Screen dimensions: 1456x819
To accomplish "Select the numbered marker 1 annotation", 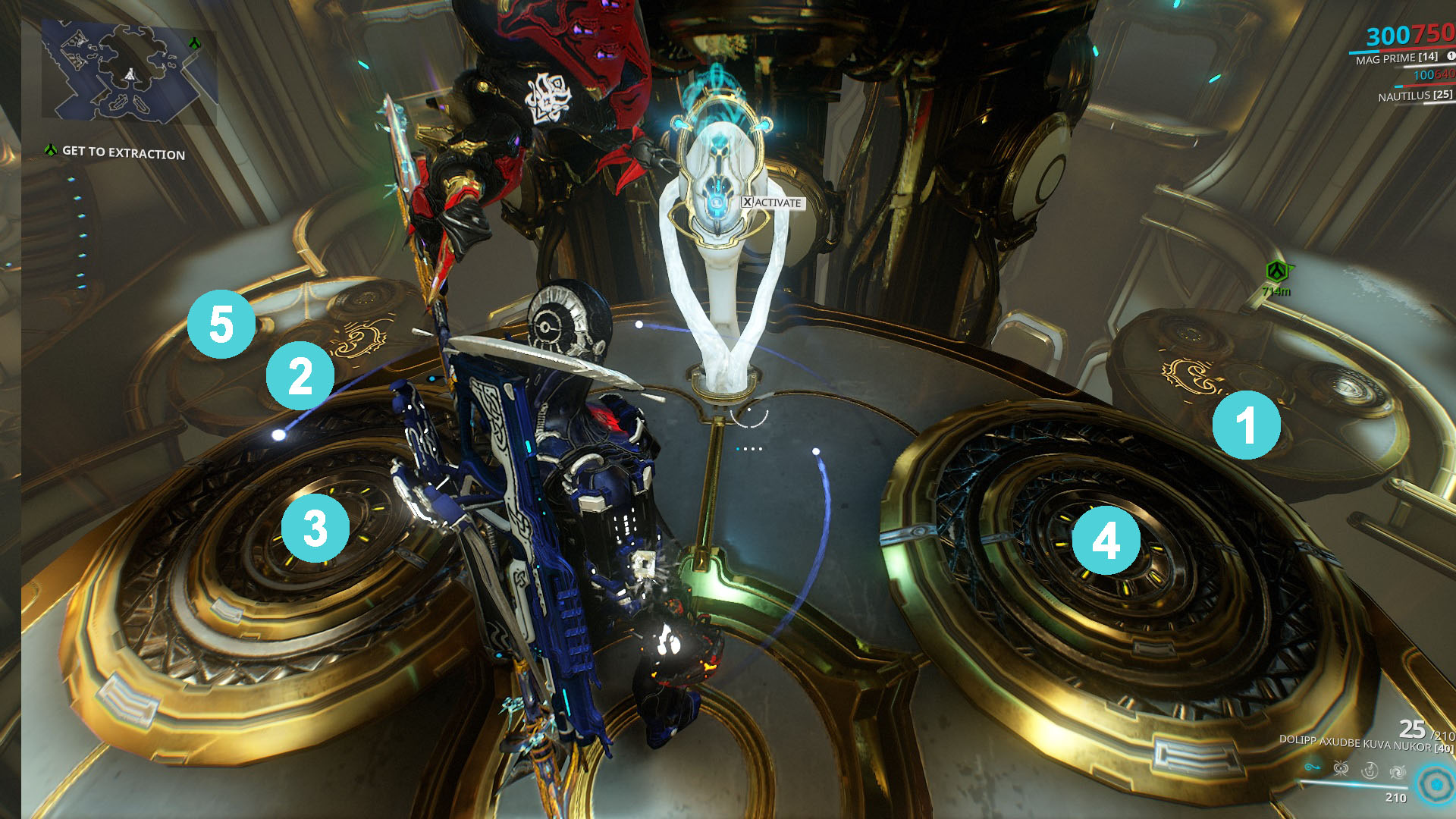I will pyautogui.click(x=1246, y=425).
